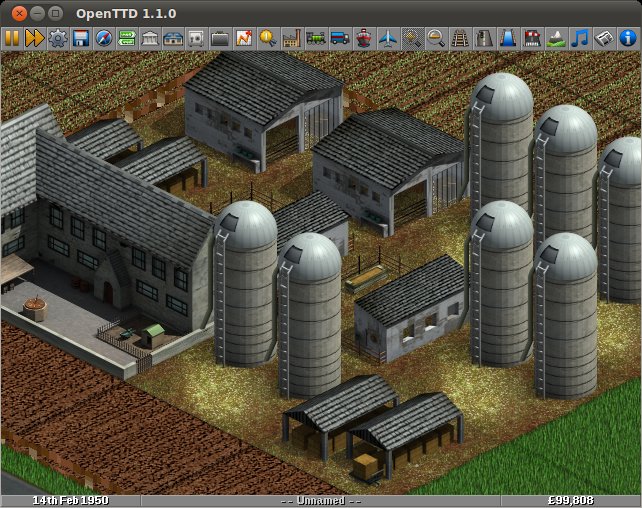Open the industry factory icon

pyautogui.click(x=292, y=38)
